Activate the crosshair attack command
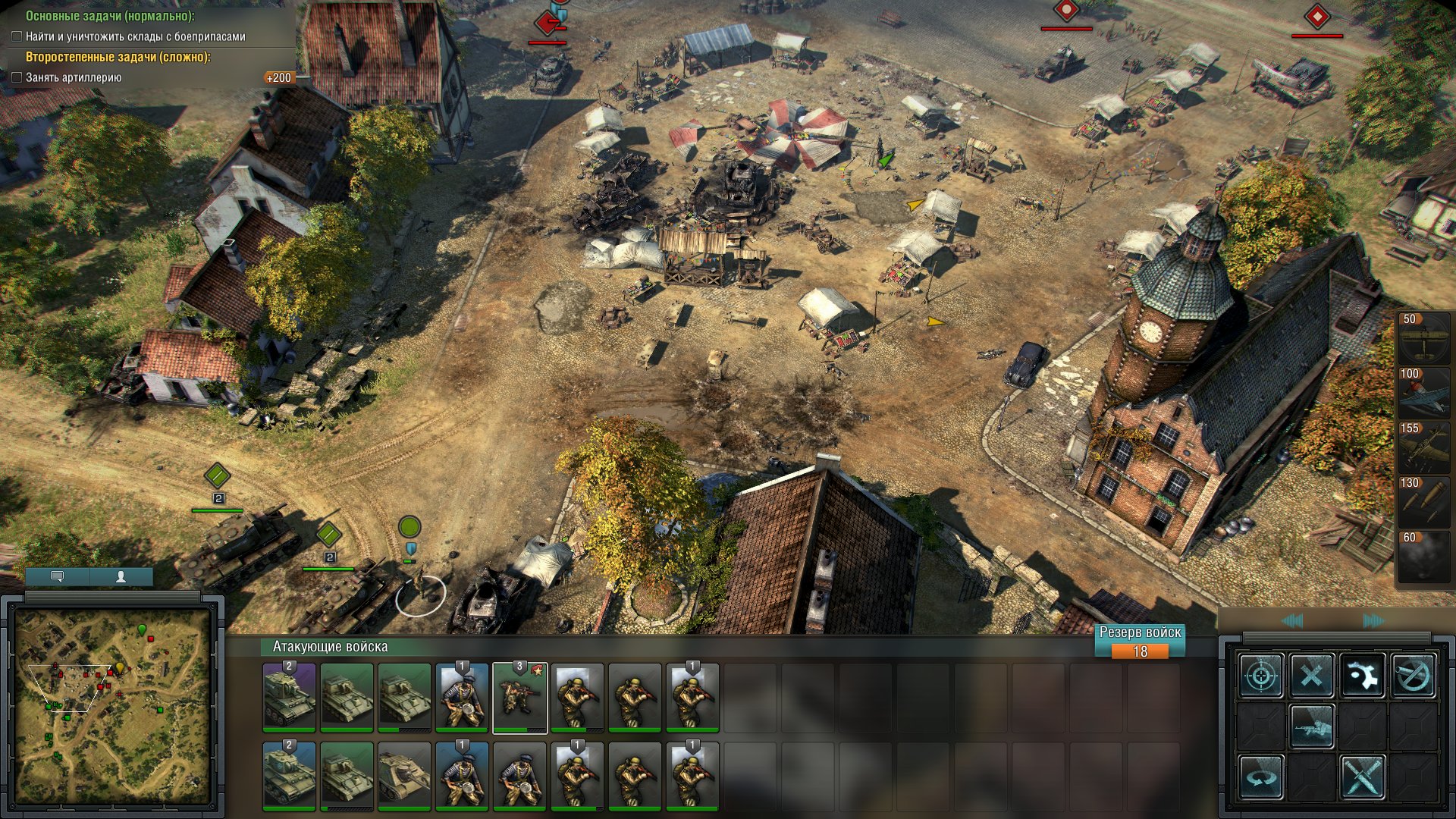 [x=1261, y=675]
